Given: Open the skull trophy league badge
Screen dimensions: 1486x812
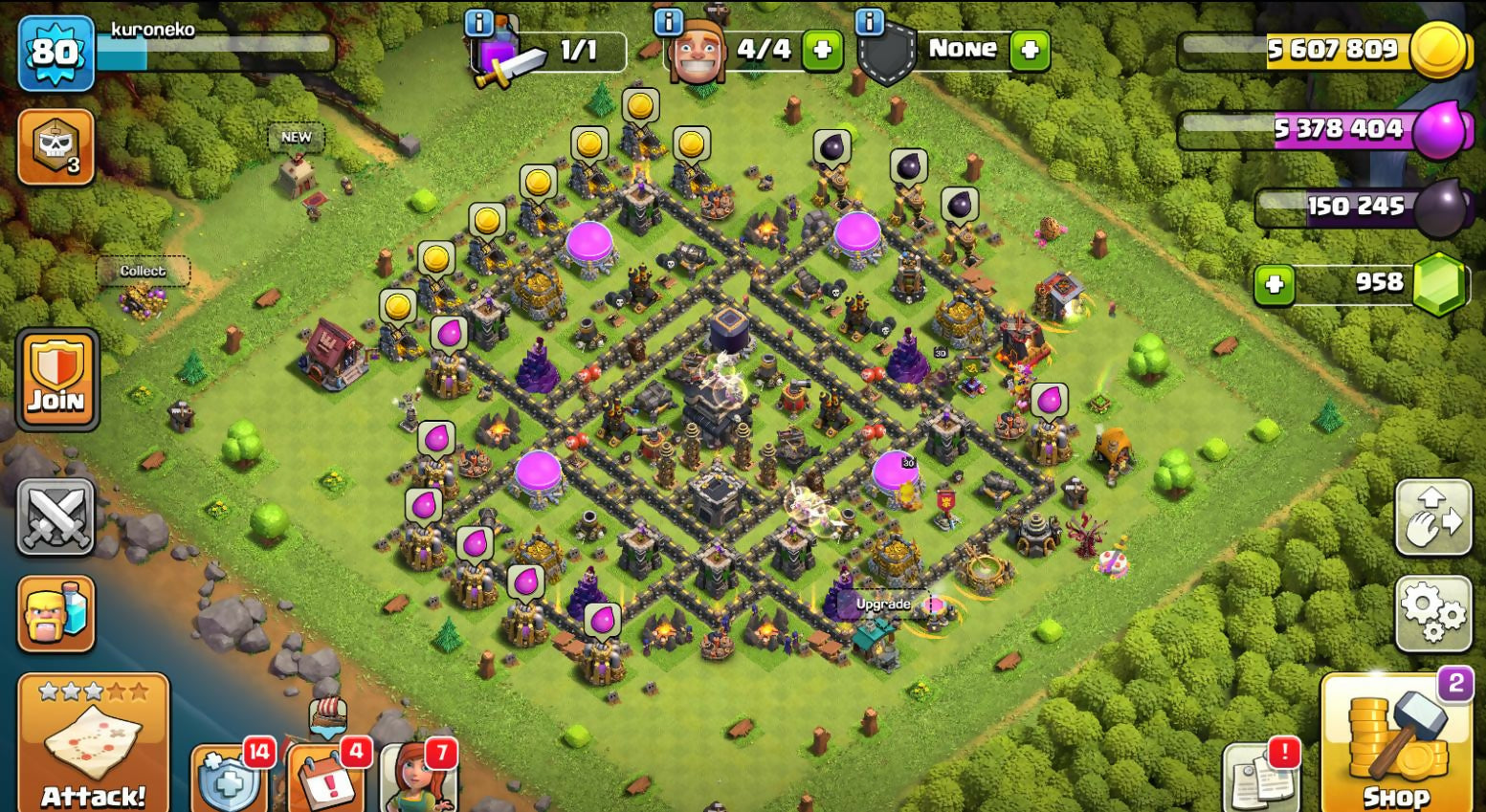Looking at the screenshot, I should 55,146.
